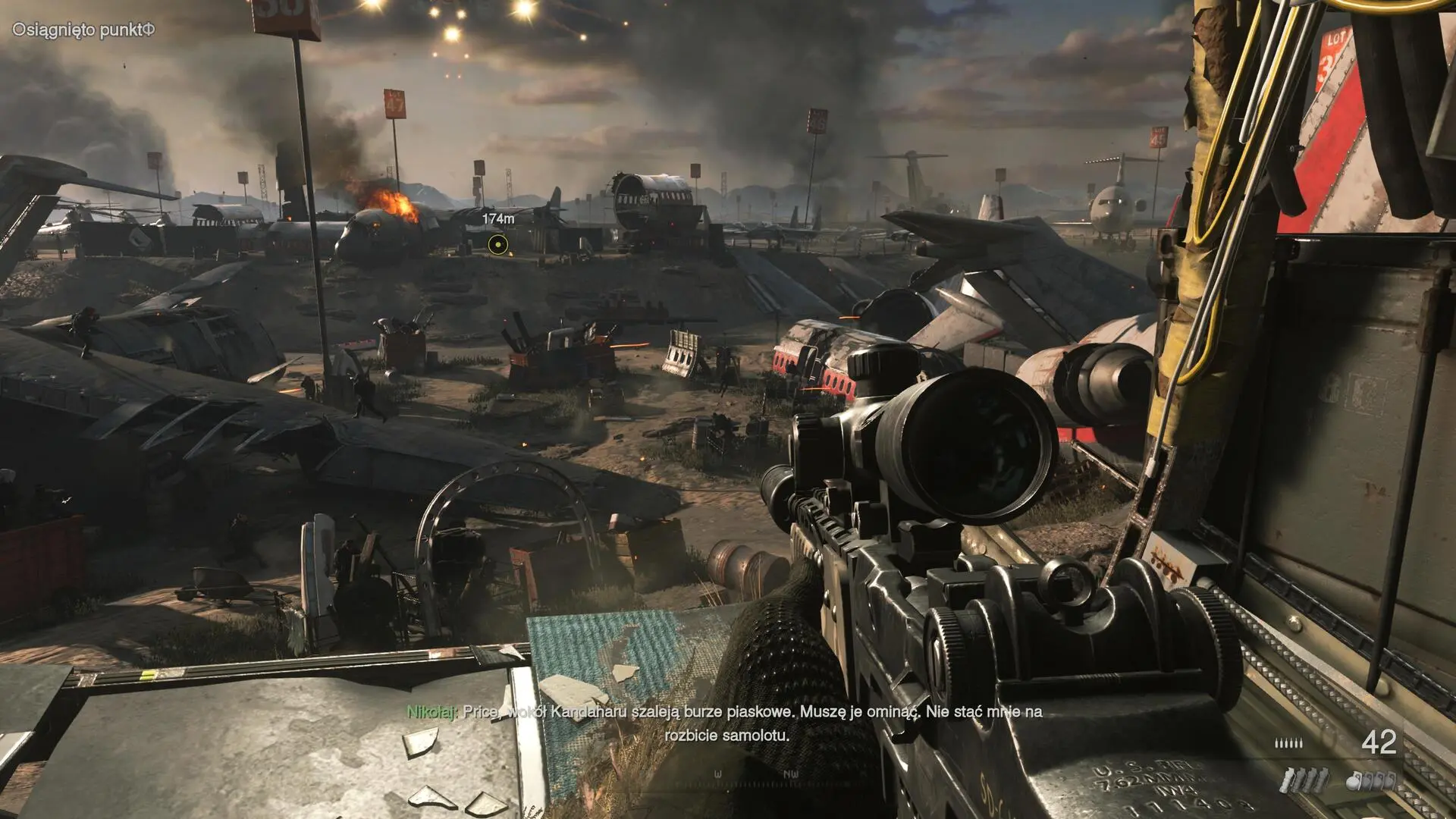Select the frag grenade icons
The height and width of the screenshot is (819, 1456).
point(1373,780)
